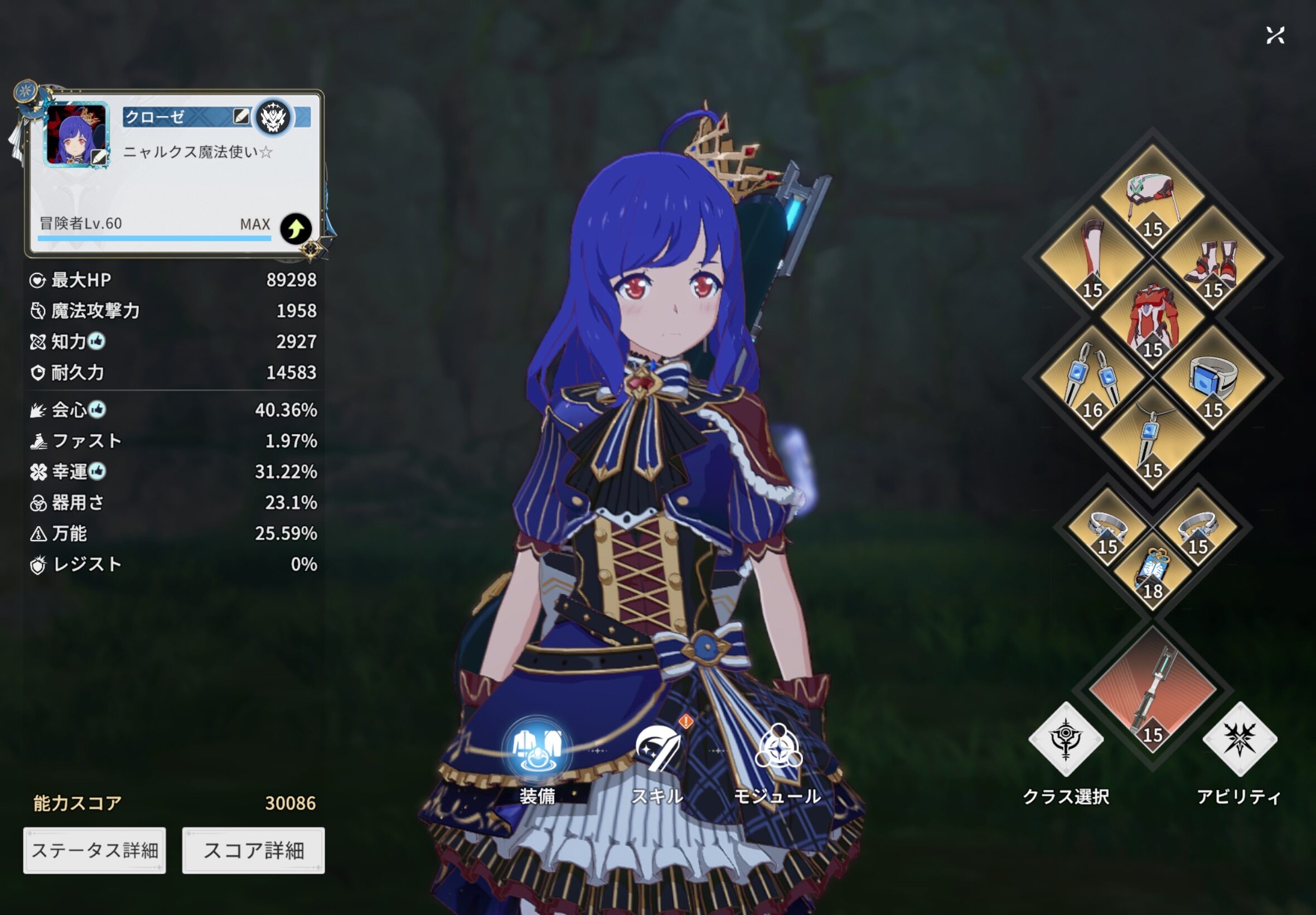Select the leg armor slot
This screenshot has height=915, width=1316.
pyautogui.click(x=1092, y=258)
